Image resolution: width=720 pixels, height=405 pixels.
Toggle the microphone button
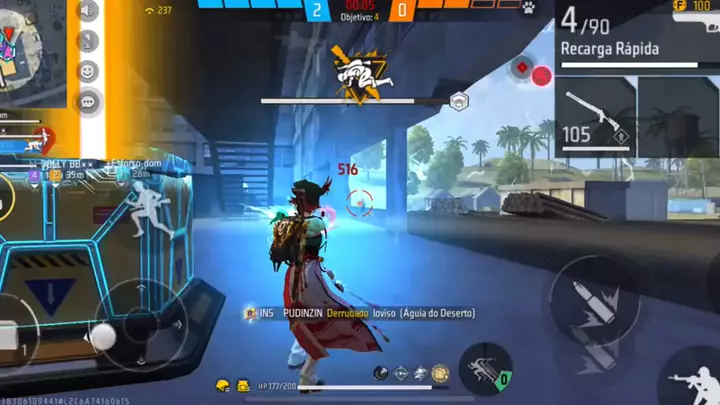point(88,41)
